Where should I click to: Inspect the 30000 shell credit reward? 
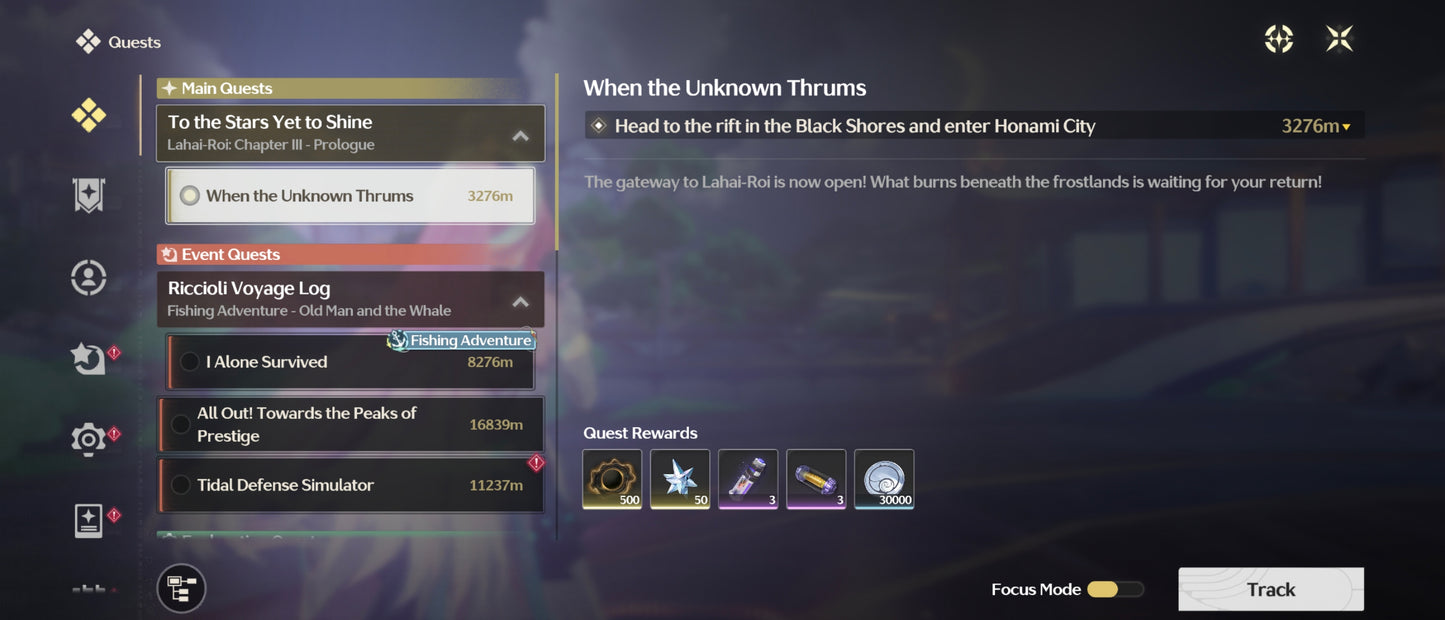pos(884,479)
